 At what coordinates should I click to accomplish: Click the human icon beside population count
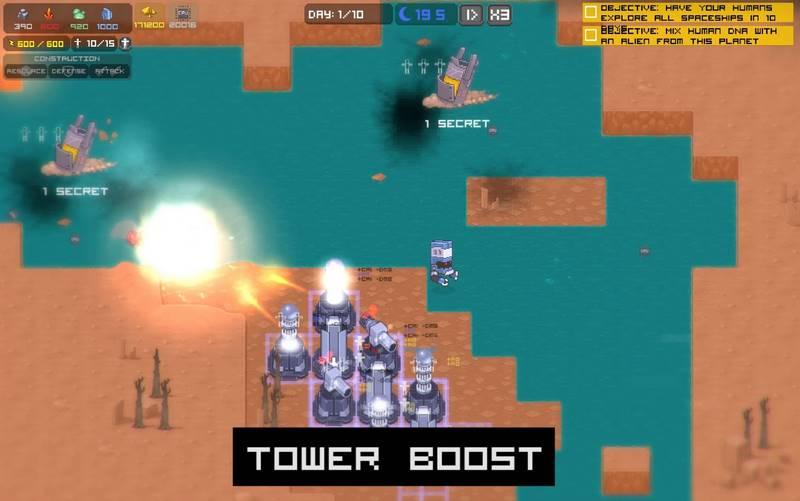click(x=125, y=44)
